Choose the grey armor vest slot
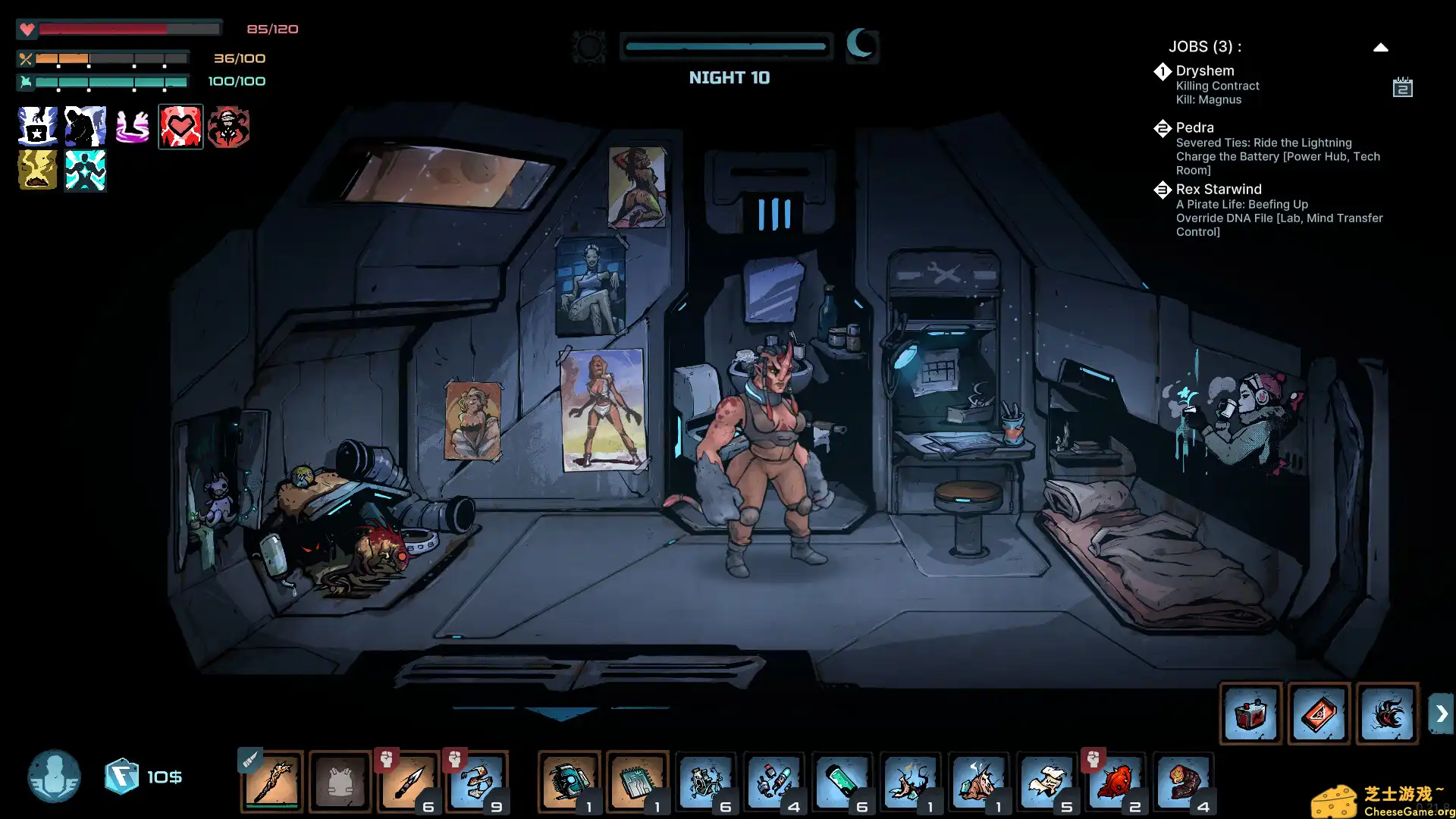The width and height of the screenshot is (1456, 819). [340, 781]
